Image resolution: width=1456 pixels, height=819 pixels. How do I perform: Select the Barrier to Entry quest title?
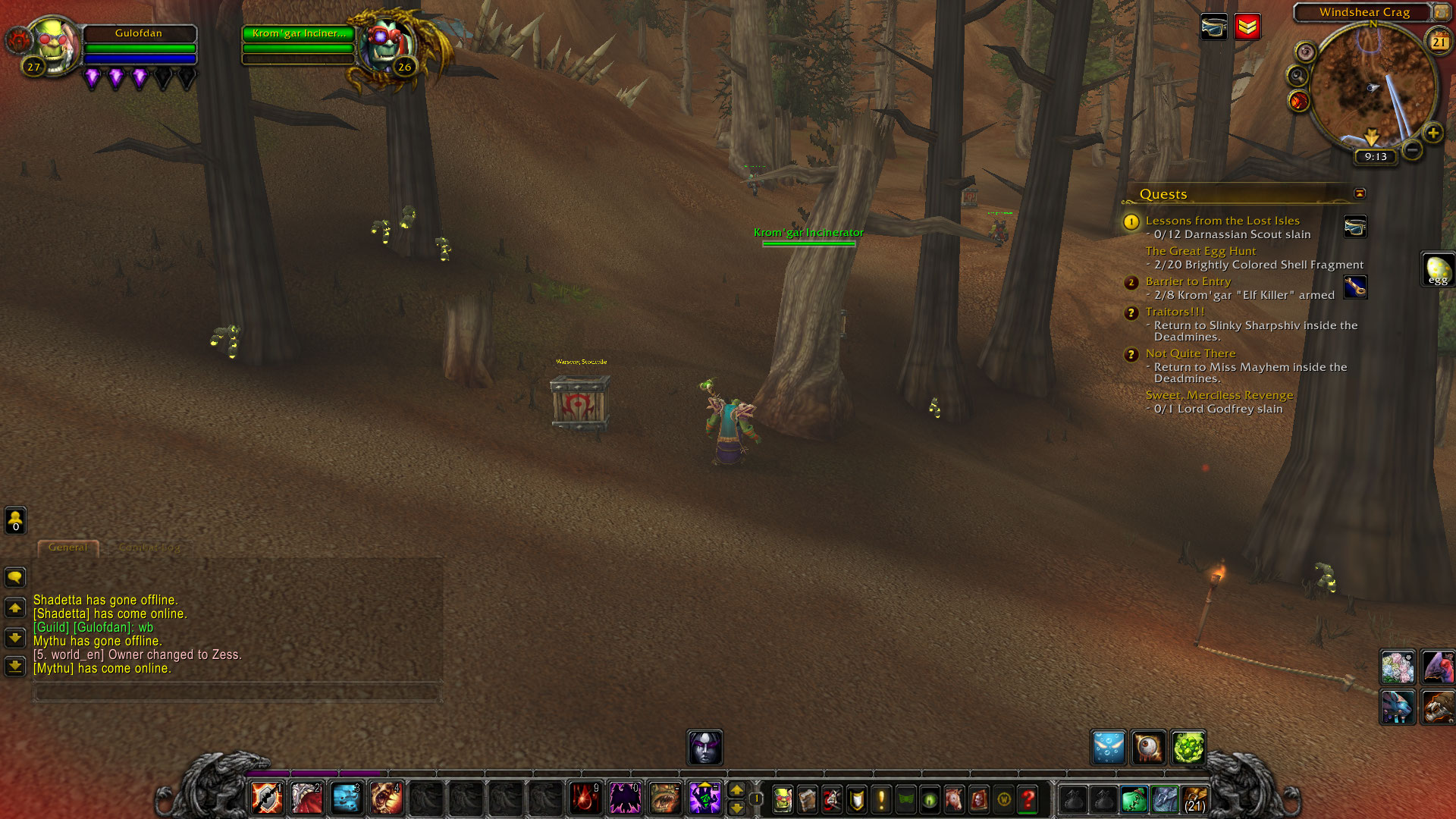(1188, 281)
